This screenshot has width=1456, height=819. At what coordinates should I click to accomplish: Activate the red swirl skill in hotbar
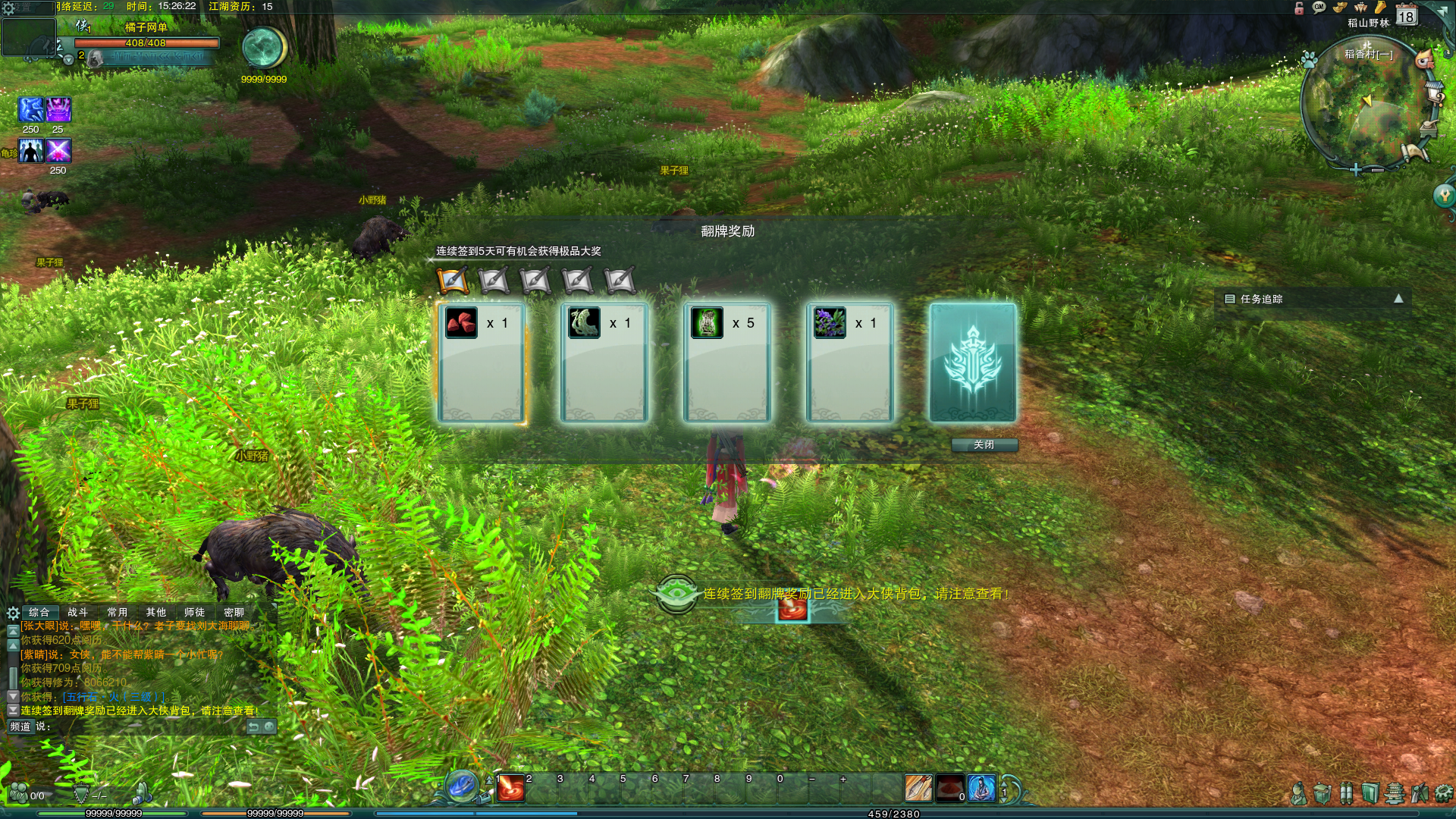(510, 789)
